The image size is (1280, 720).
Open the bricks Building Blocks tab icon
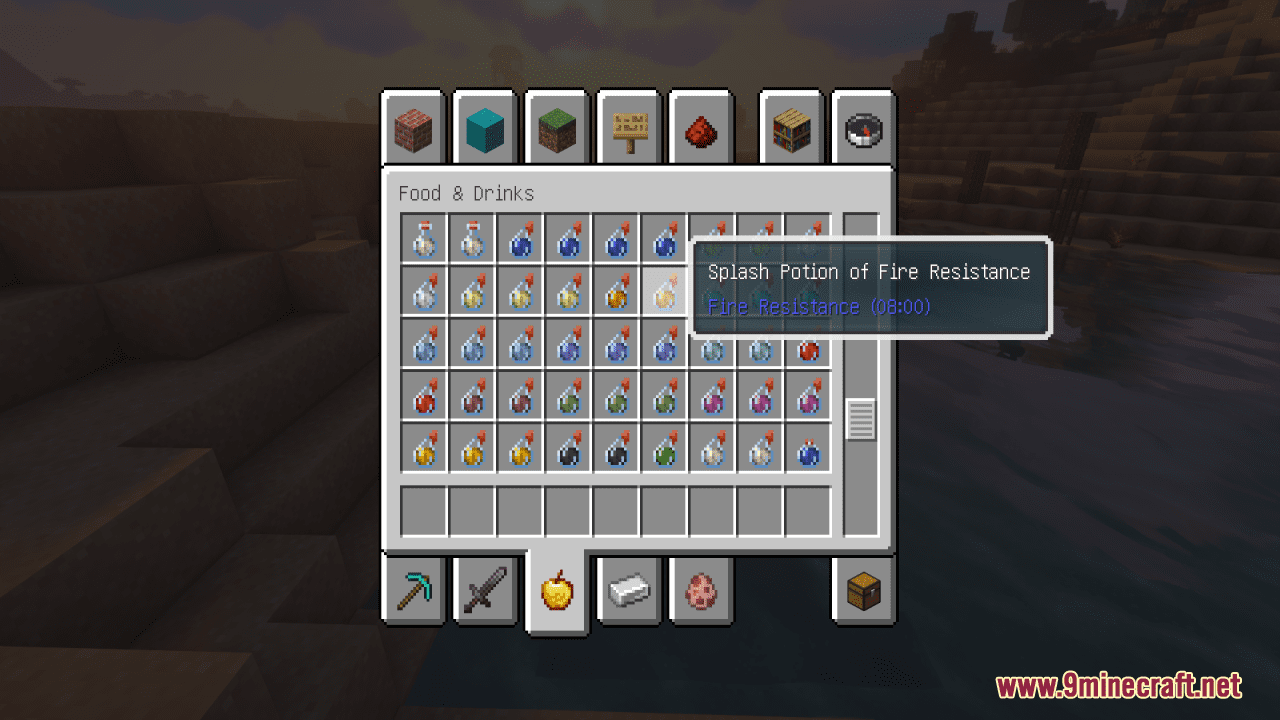tap(412, 128)
